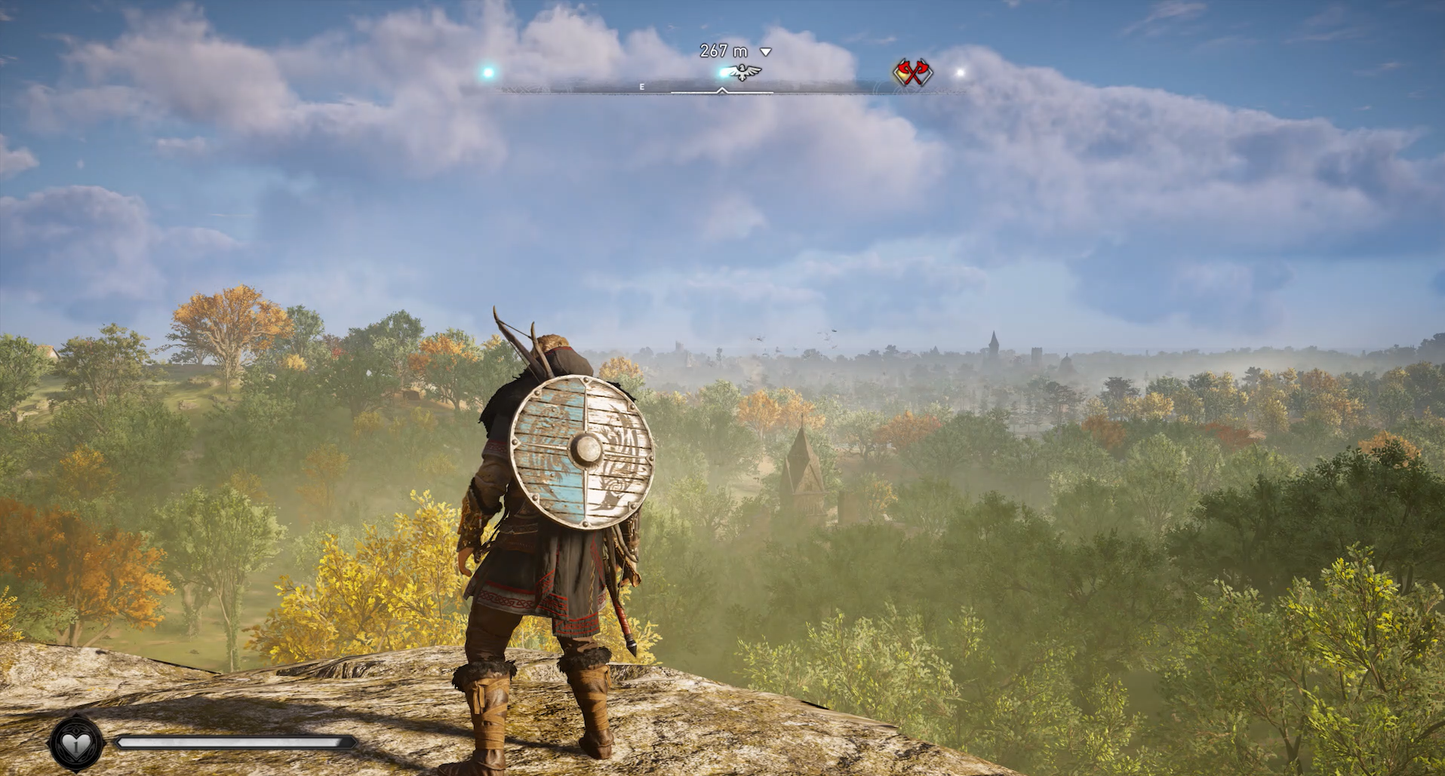Open the dropdown arrow beside 267 m
1445x776 pixels.
click(x=765, y=50)
